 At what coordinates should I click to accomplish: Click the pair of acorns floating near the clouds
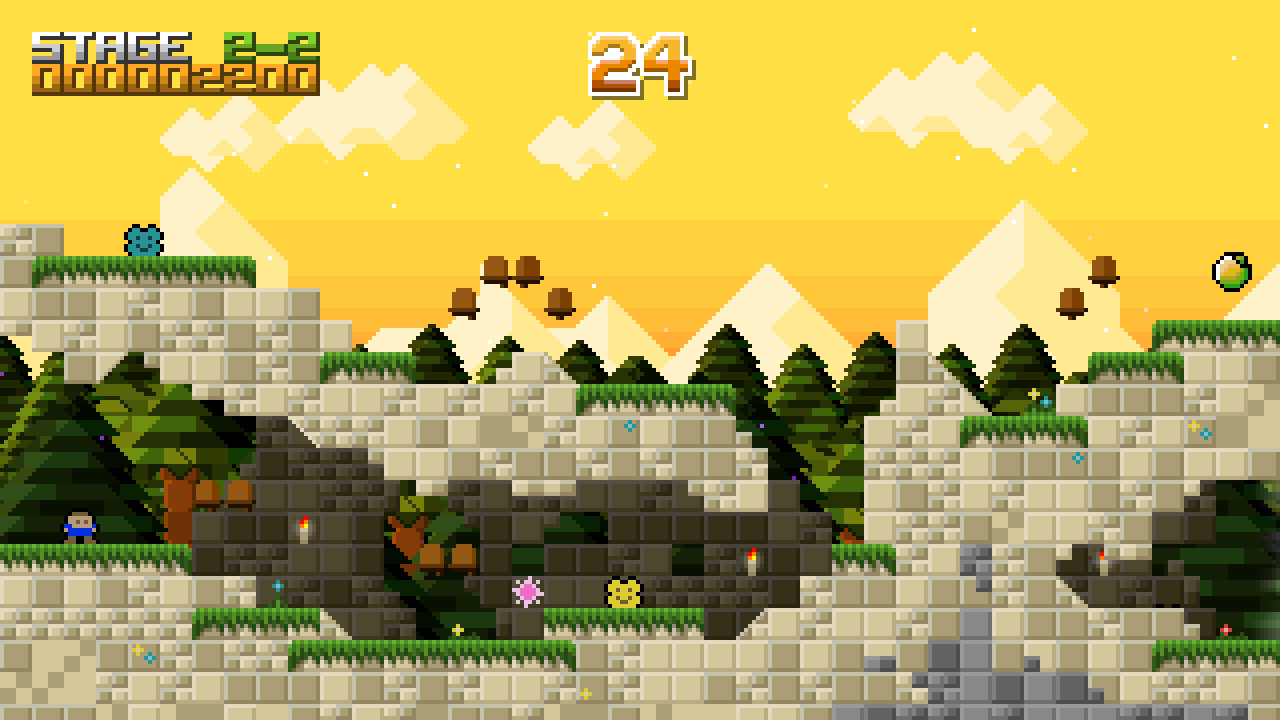[x=512, y=271]
